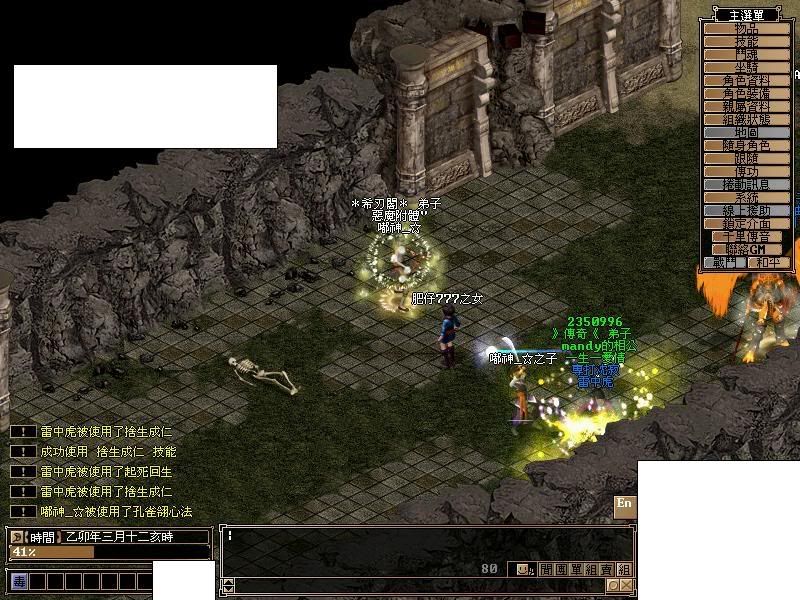This screenshot has height=600, width=800.
Task: Select 線上援助 online help
Action: [x=747, y=211]
